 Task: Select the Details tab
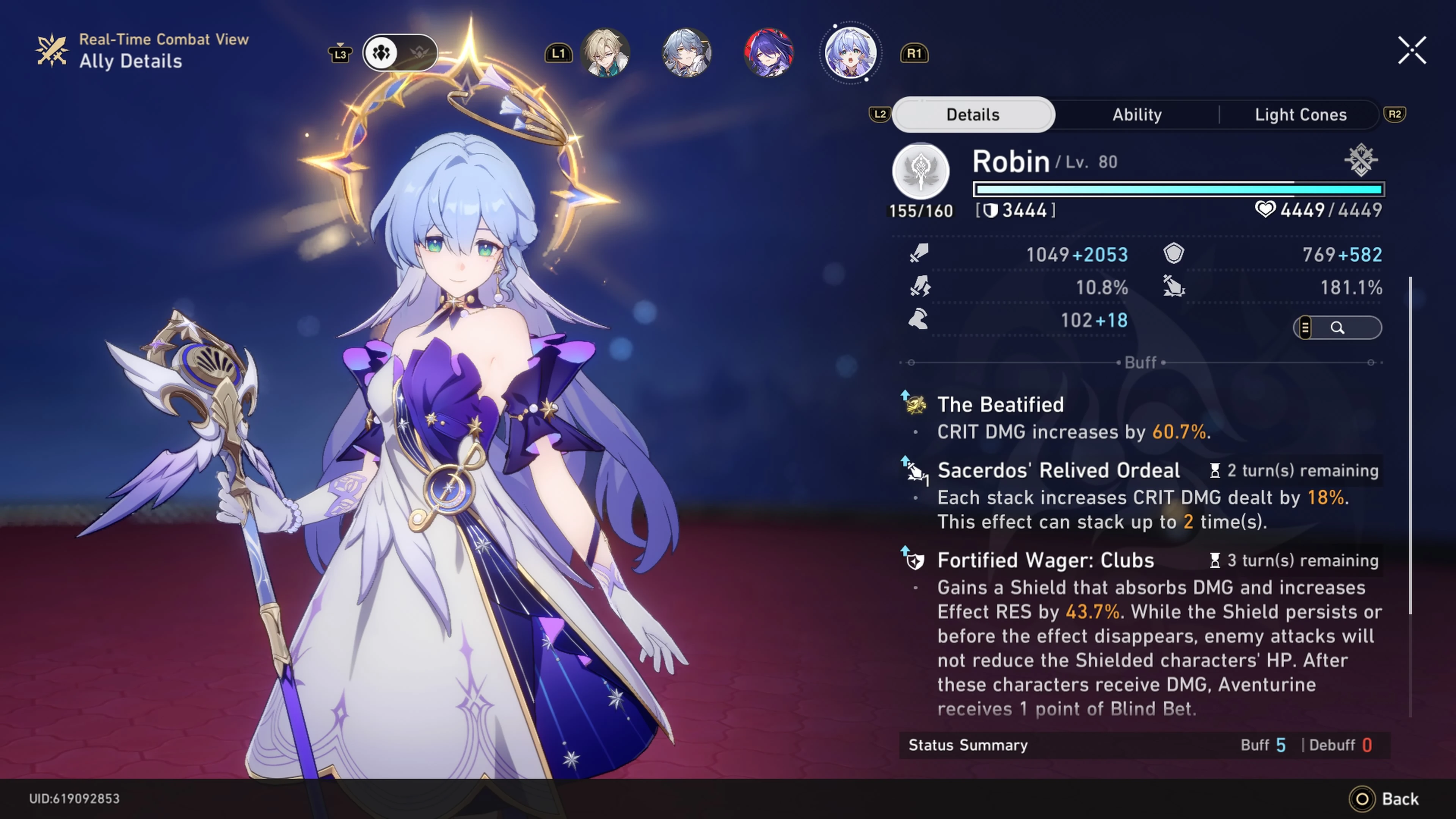pyautogui.click(x=973, y=114)
